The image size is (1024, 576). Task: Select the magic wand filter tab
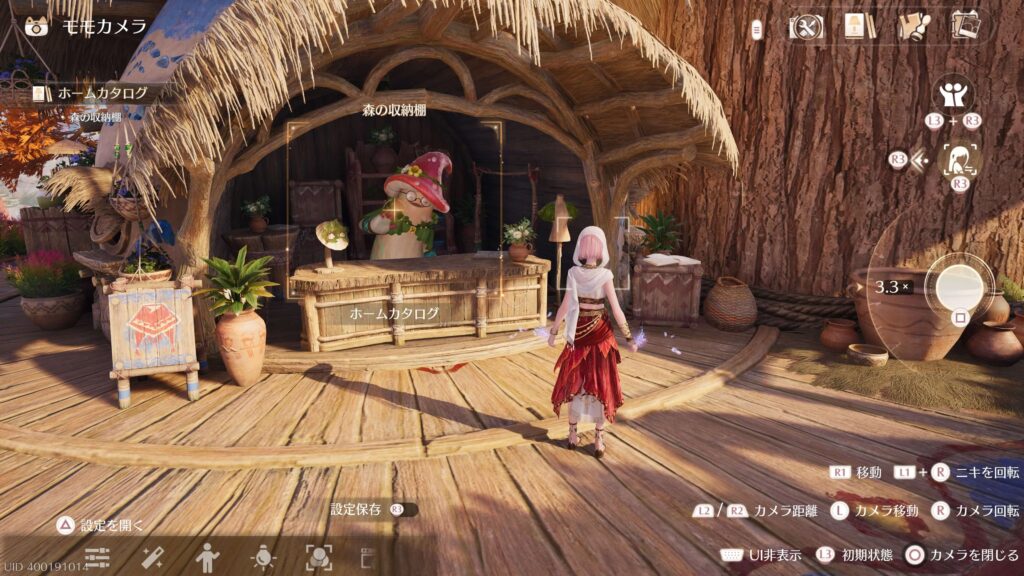click(x=153, y=557)
